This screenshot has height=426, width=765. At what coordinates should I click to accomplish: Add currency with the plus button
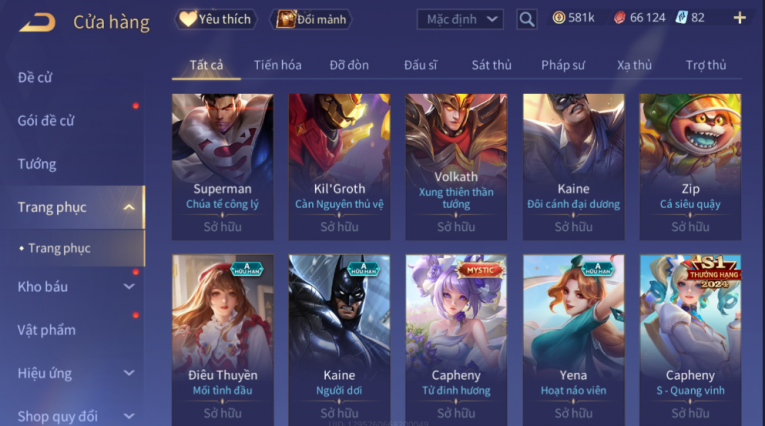[739, 18]
